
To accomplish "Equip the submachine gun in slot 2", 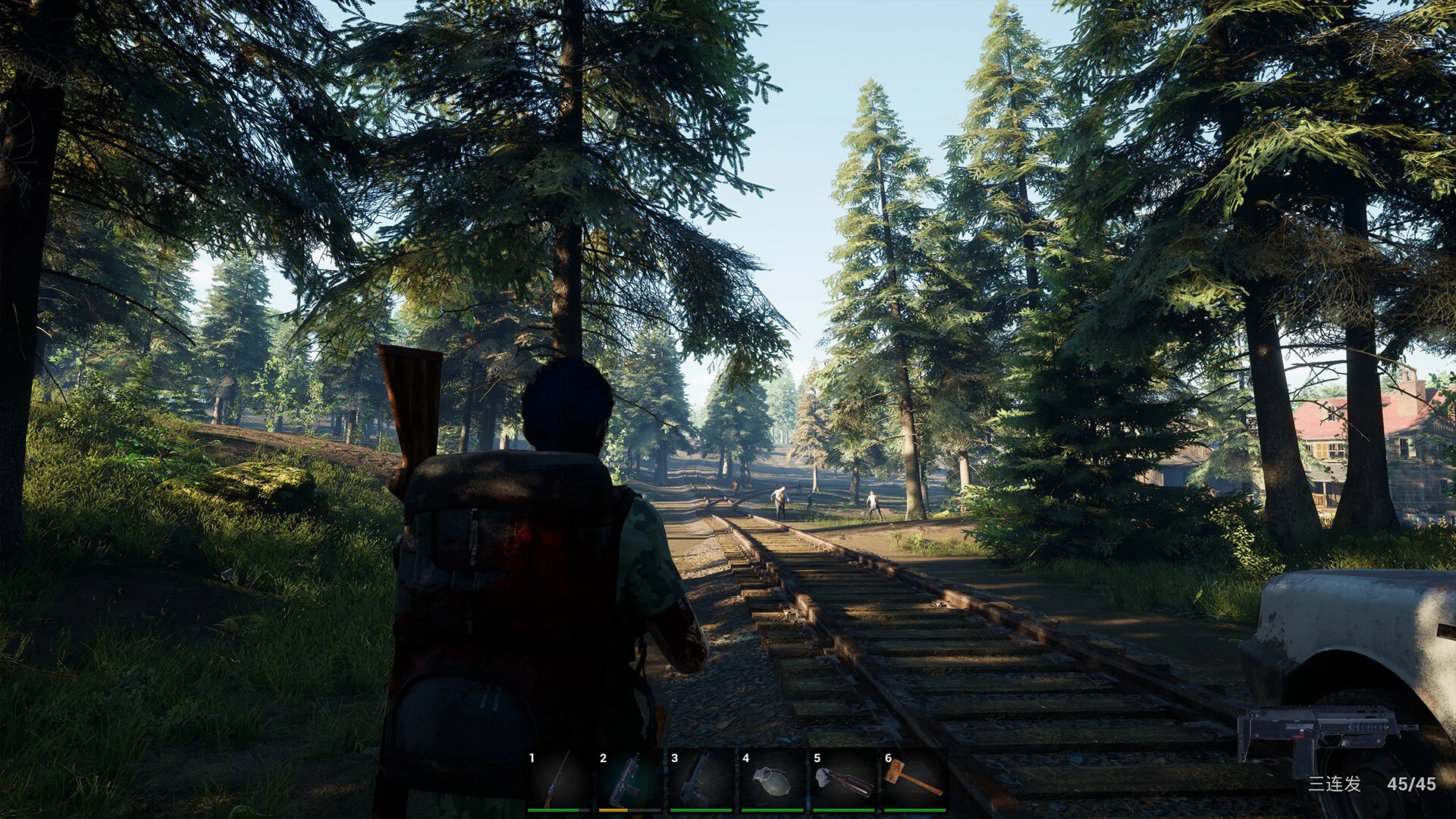I will (x=629, y=781).
